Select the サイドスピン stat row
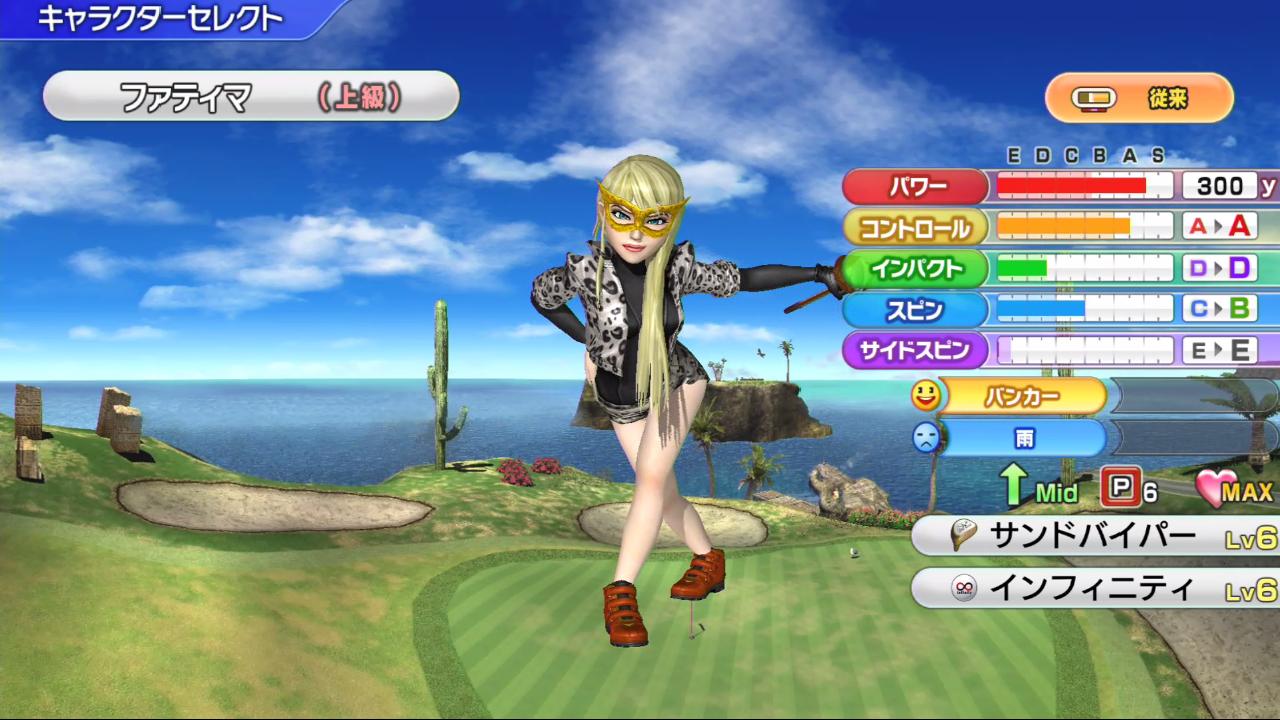The width and height of the screenshot is (1280, 720). tap(916, 350)
